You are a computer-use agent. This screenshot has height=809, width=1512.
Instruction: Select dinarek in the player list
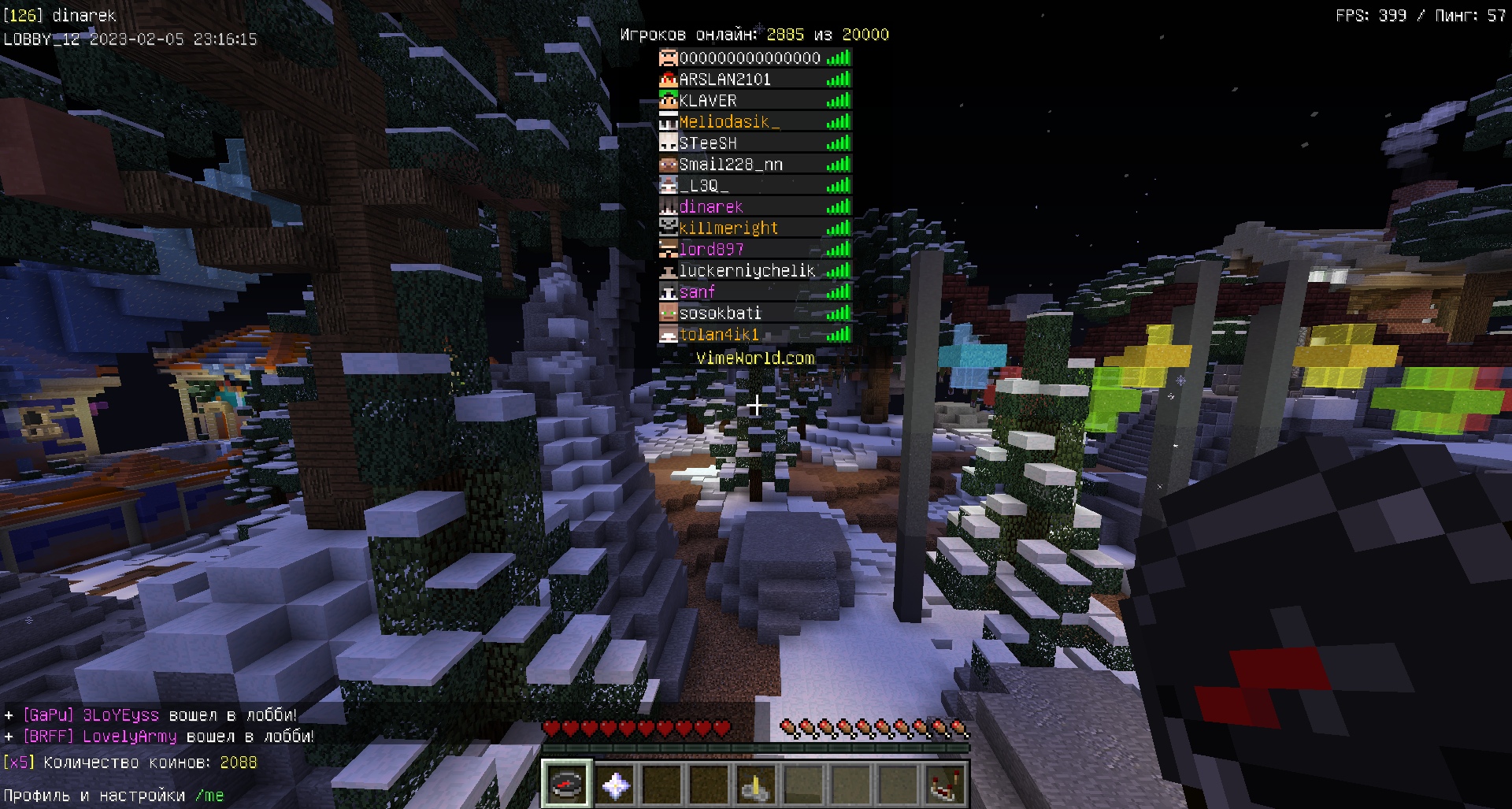point(755,207)
